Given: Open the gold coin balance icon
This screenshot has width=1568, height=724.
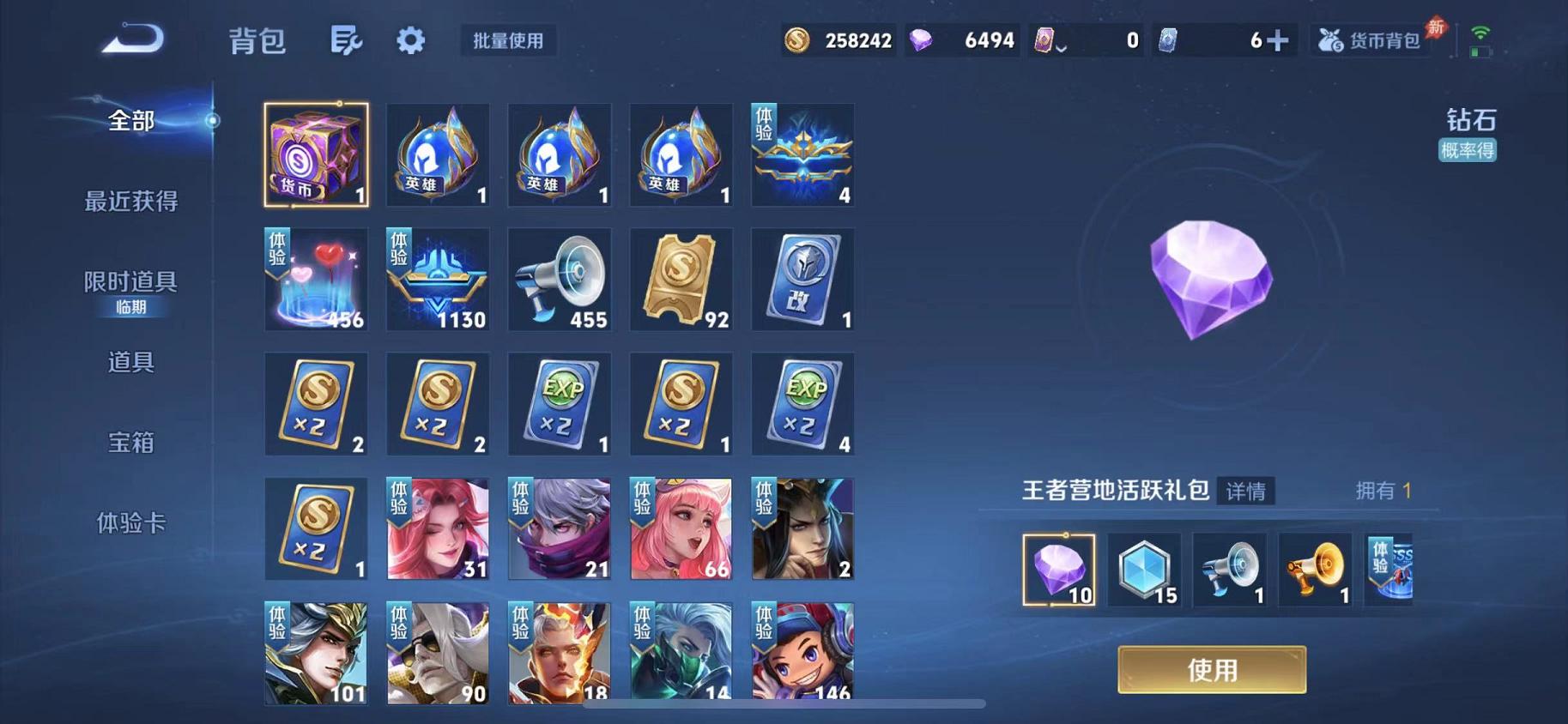Looking at the screenshot, I should (x=796, y=39).
